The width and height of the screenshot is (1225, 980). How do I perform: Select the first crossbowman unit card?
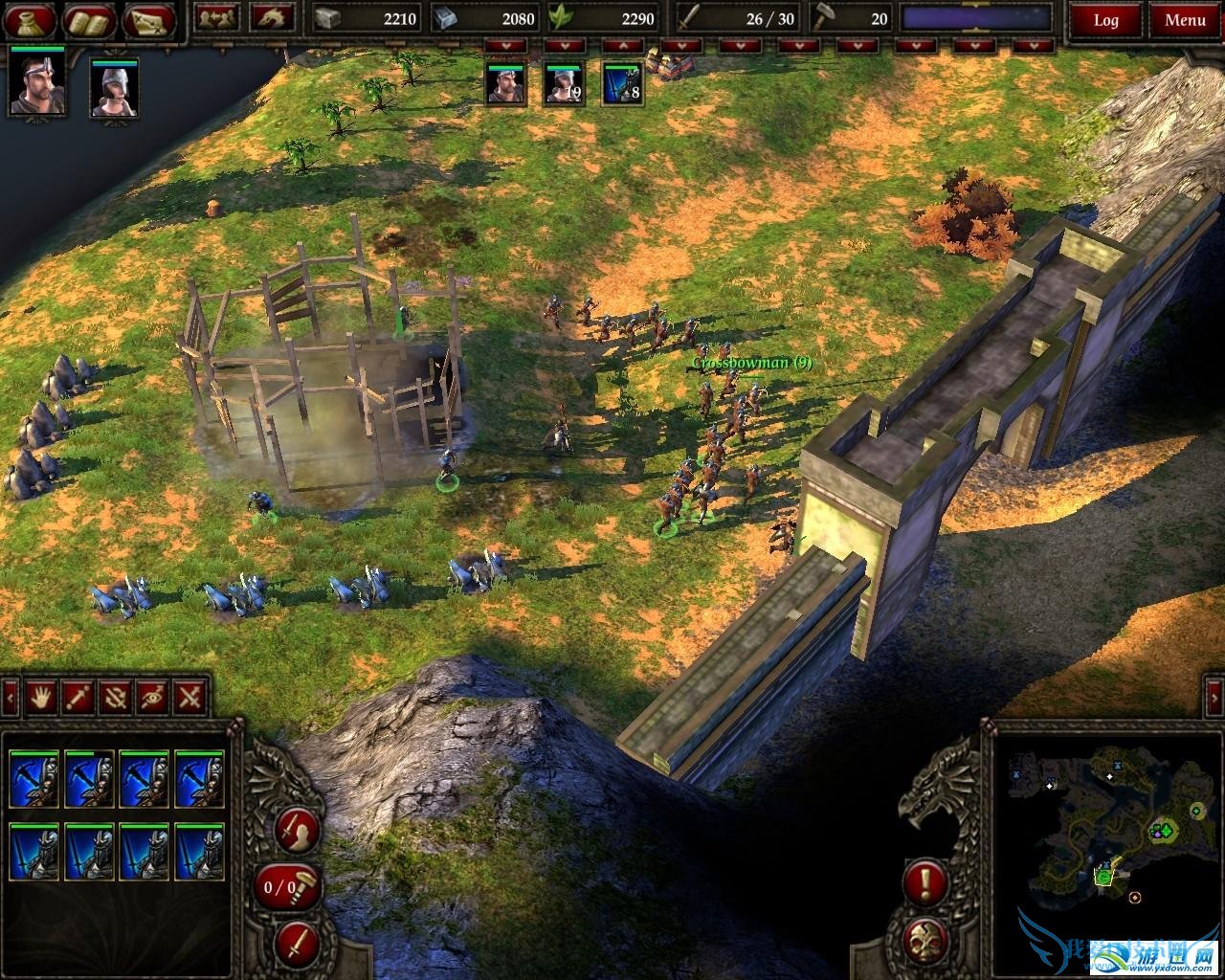(34, 780)
